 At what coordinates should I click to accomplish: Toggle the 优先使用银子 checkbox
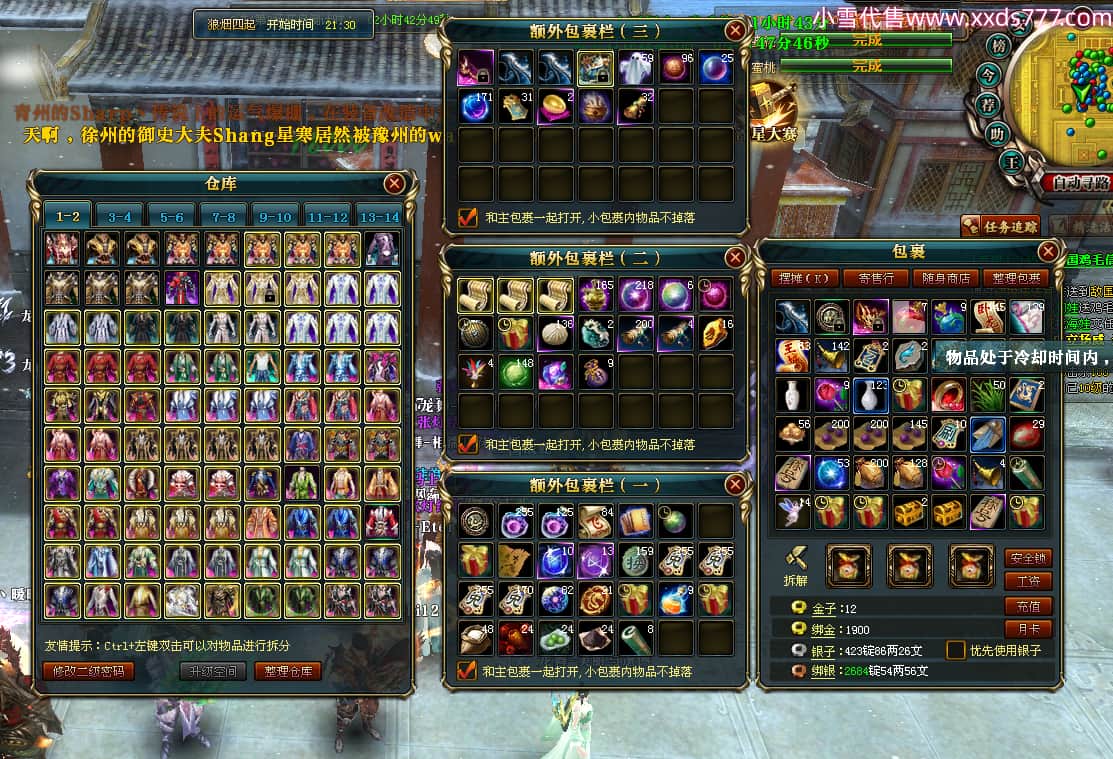[957, 650]
